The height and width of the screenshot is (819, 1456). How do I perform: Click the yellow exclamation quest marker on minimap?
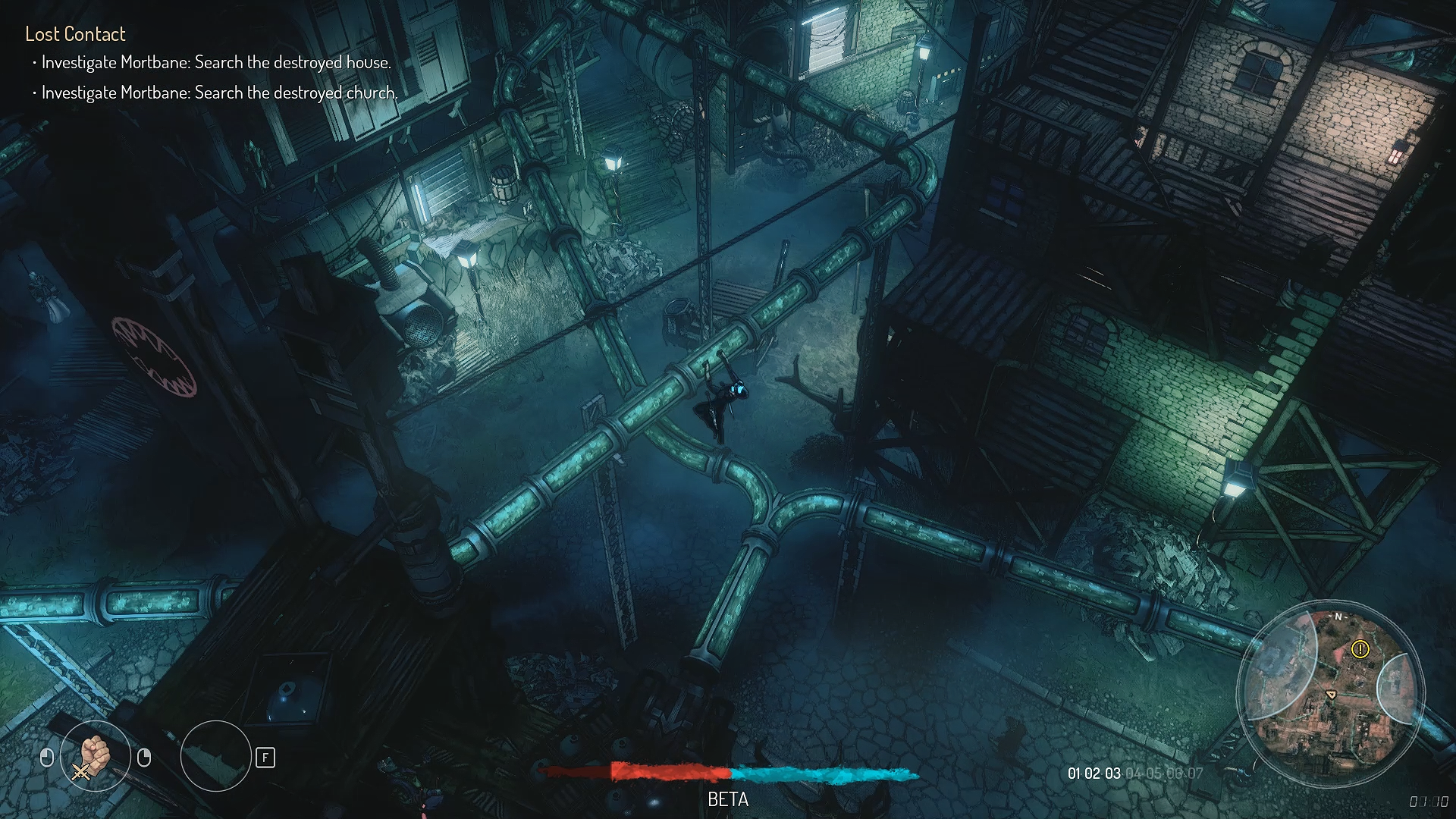coord(1360,649)
